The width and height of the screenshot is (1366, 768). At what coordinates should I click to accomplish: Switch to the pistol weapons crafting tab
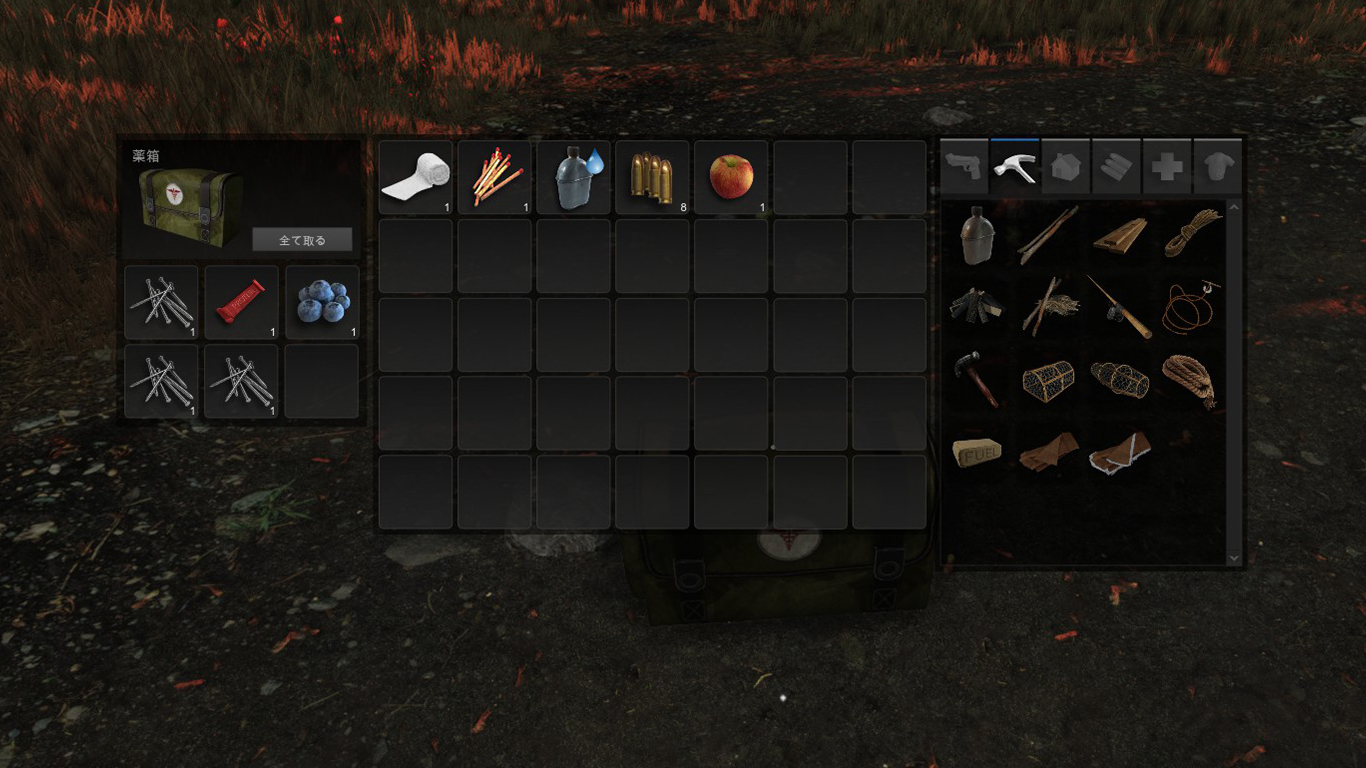(x=965, y=166)
